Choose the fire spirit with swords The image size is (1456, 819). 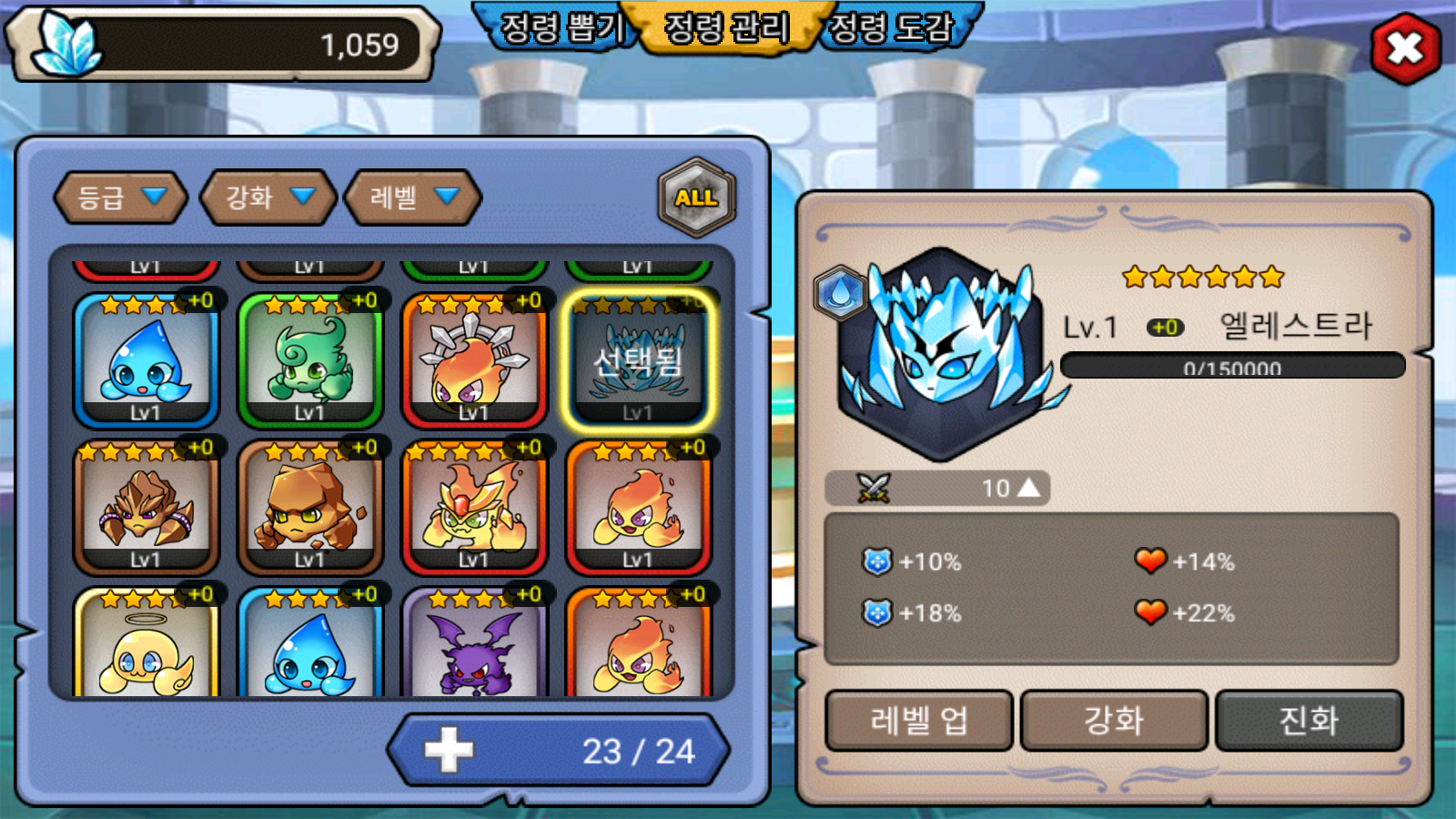point(473,361)
